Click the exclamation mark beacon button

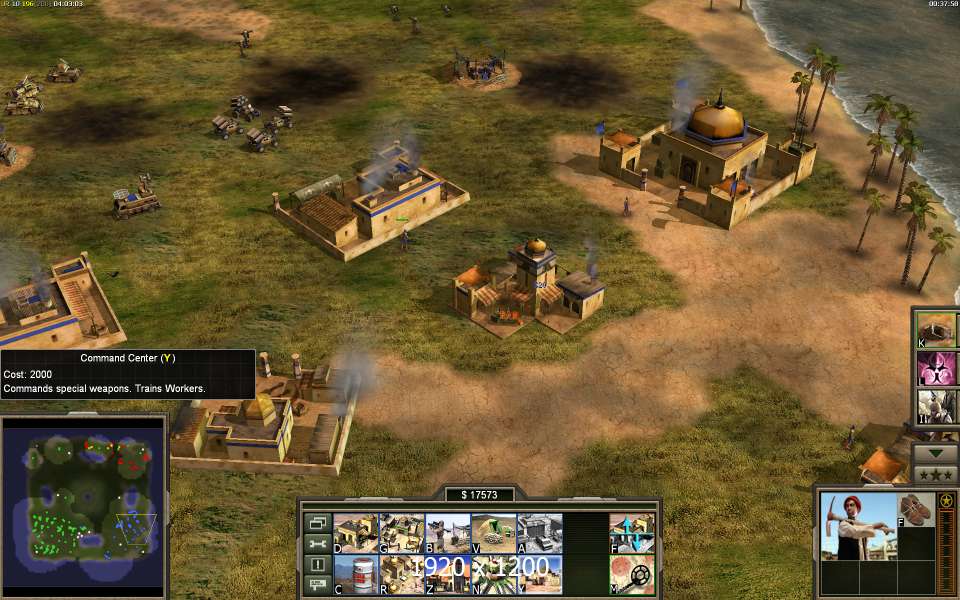[317, 564]
